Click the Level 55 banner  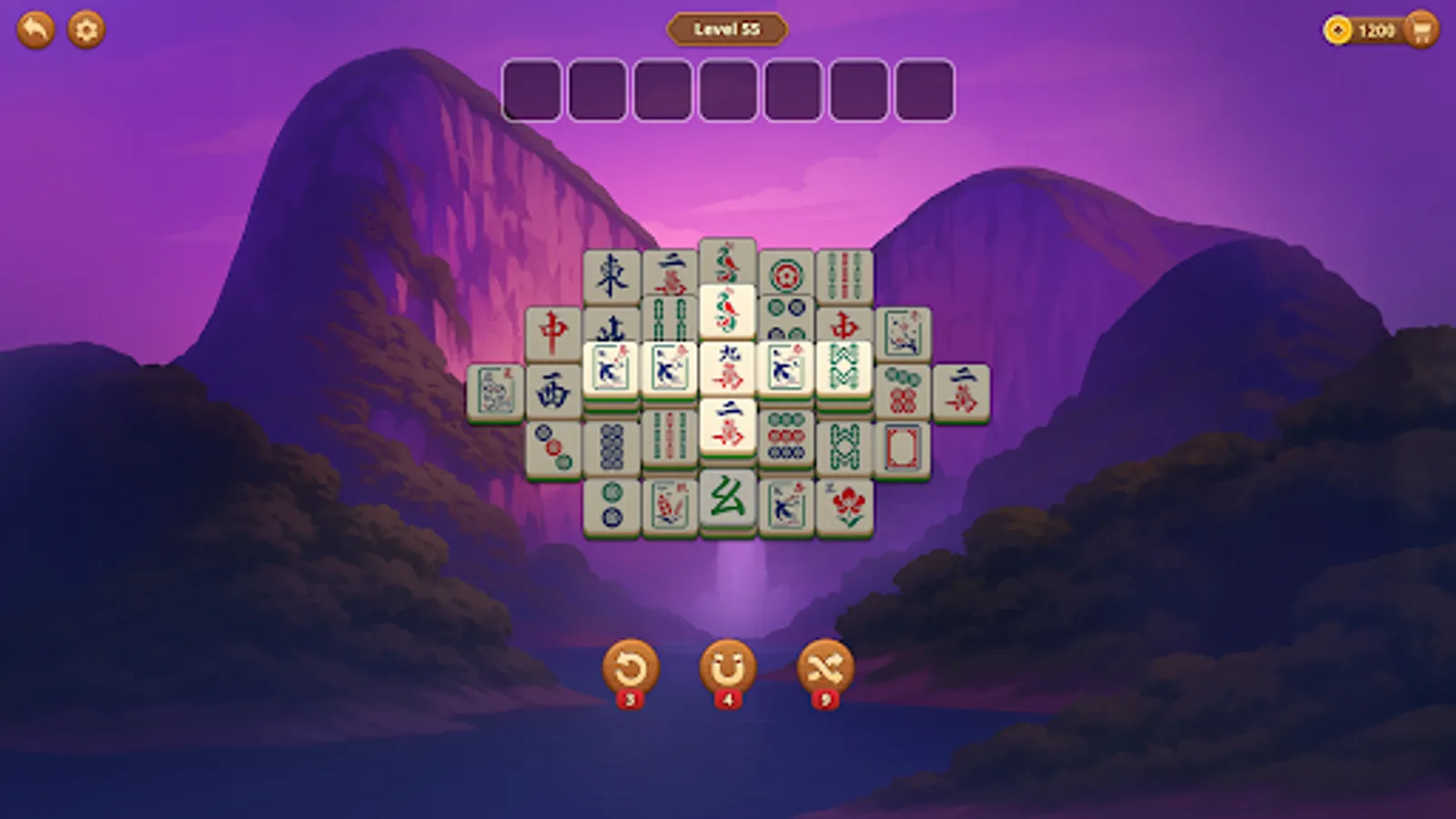tap(726, 28)
